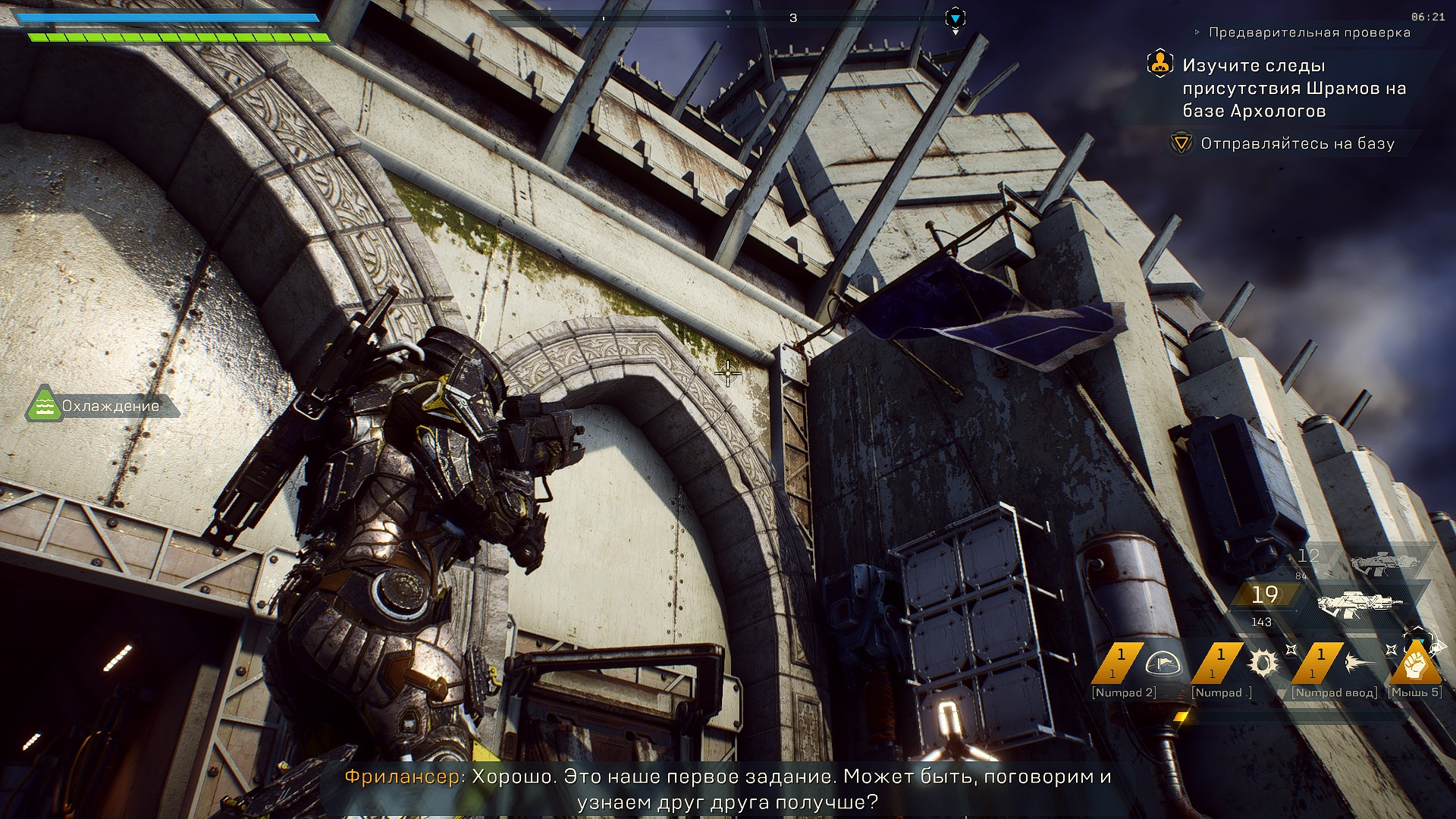Select the active rifle with 19 rounds
This screenshot has width=1456, height=819.
point(1359,604)
